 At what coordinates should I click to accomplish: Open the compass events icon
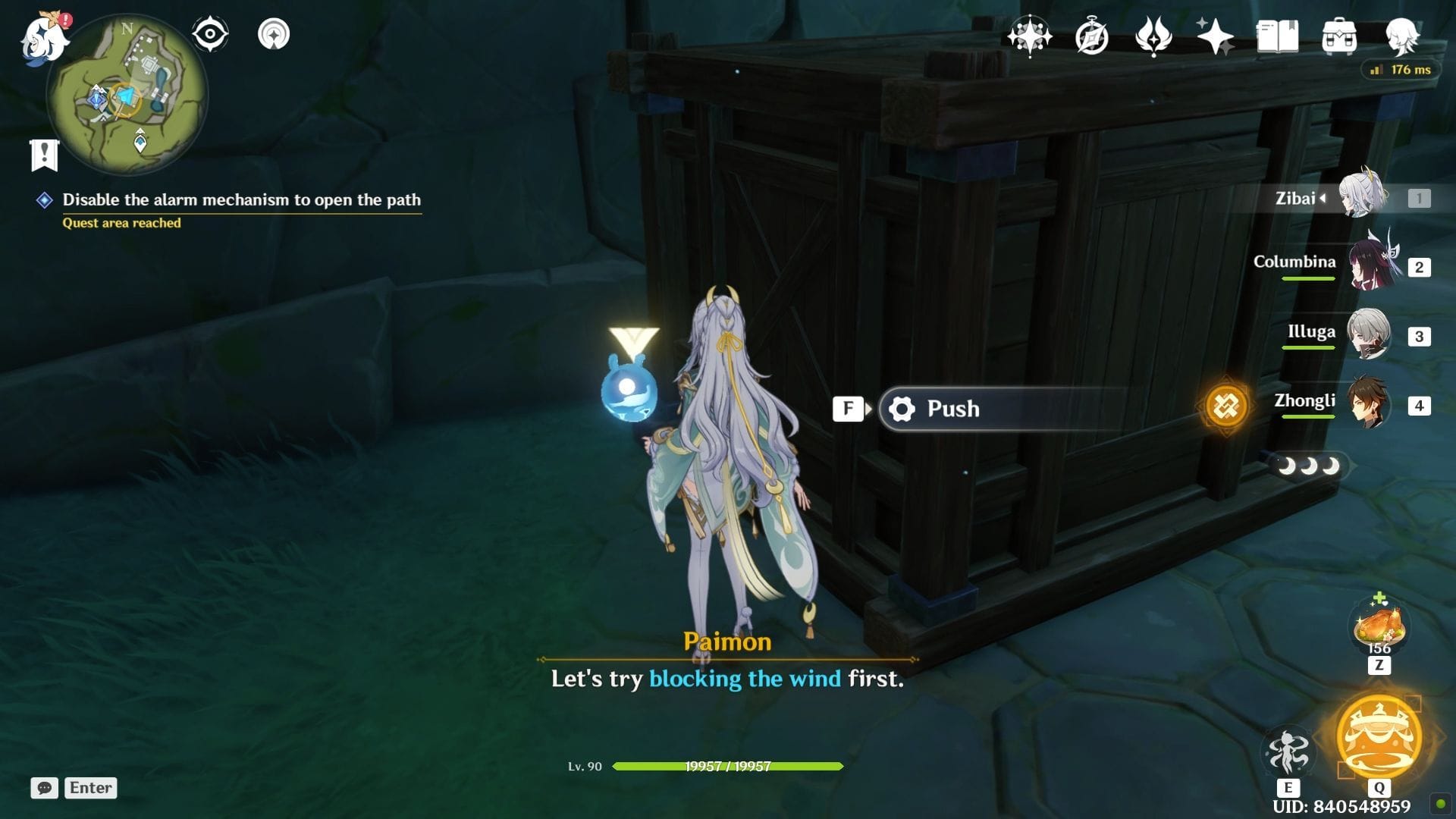tap(1091, 36)
